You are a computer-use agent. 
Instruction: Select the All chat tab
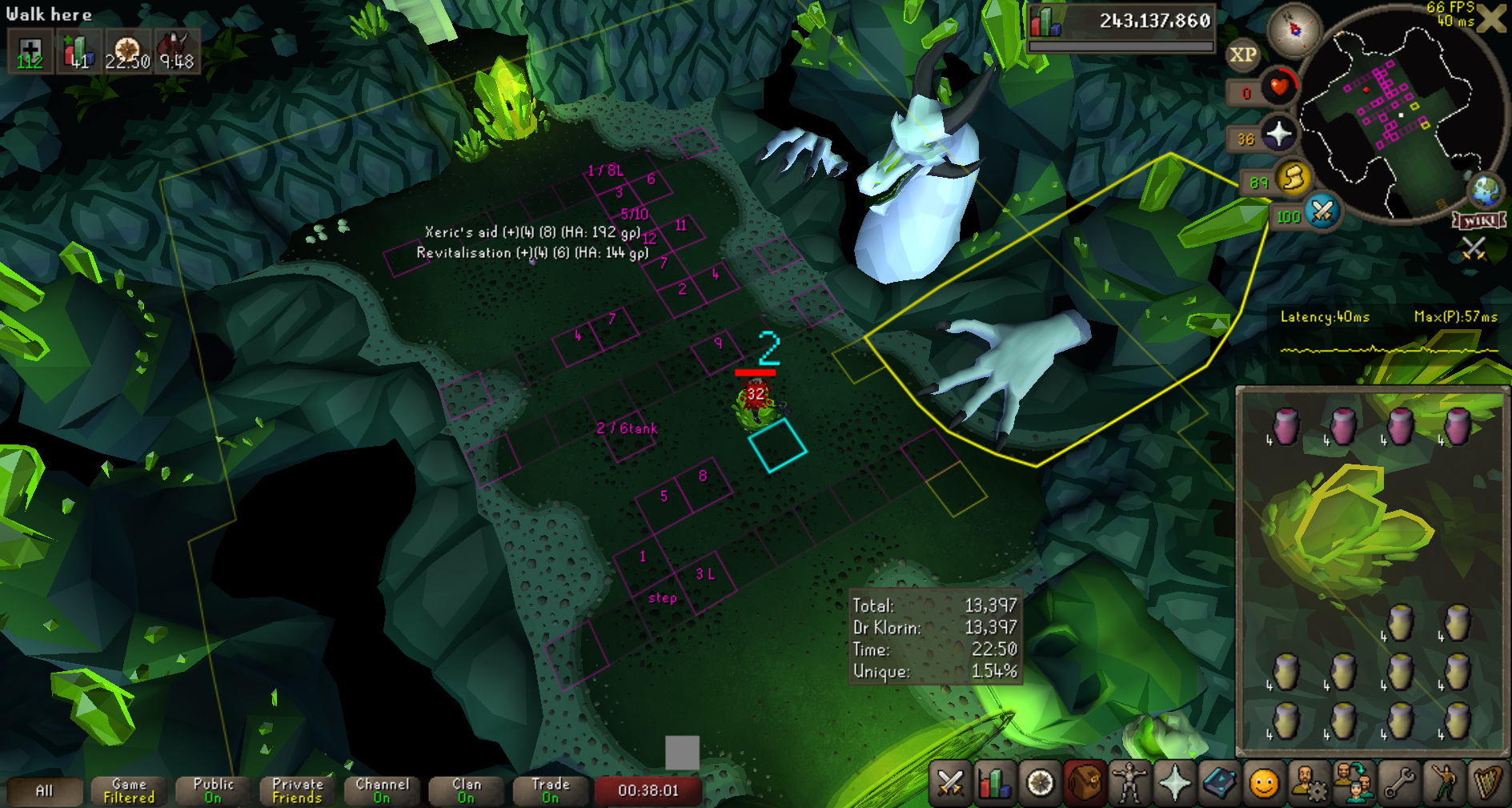pos(45,791)
